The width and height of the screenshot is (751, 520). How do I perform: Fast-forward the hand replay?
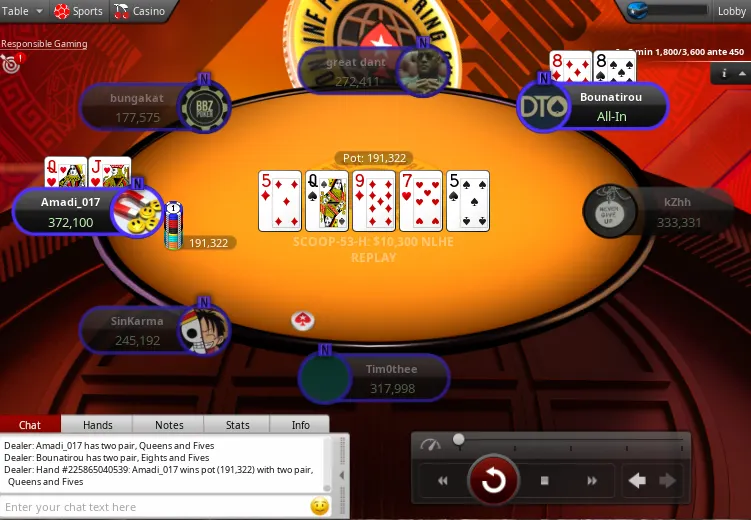click(x=592, y=481)
